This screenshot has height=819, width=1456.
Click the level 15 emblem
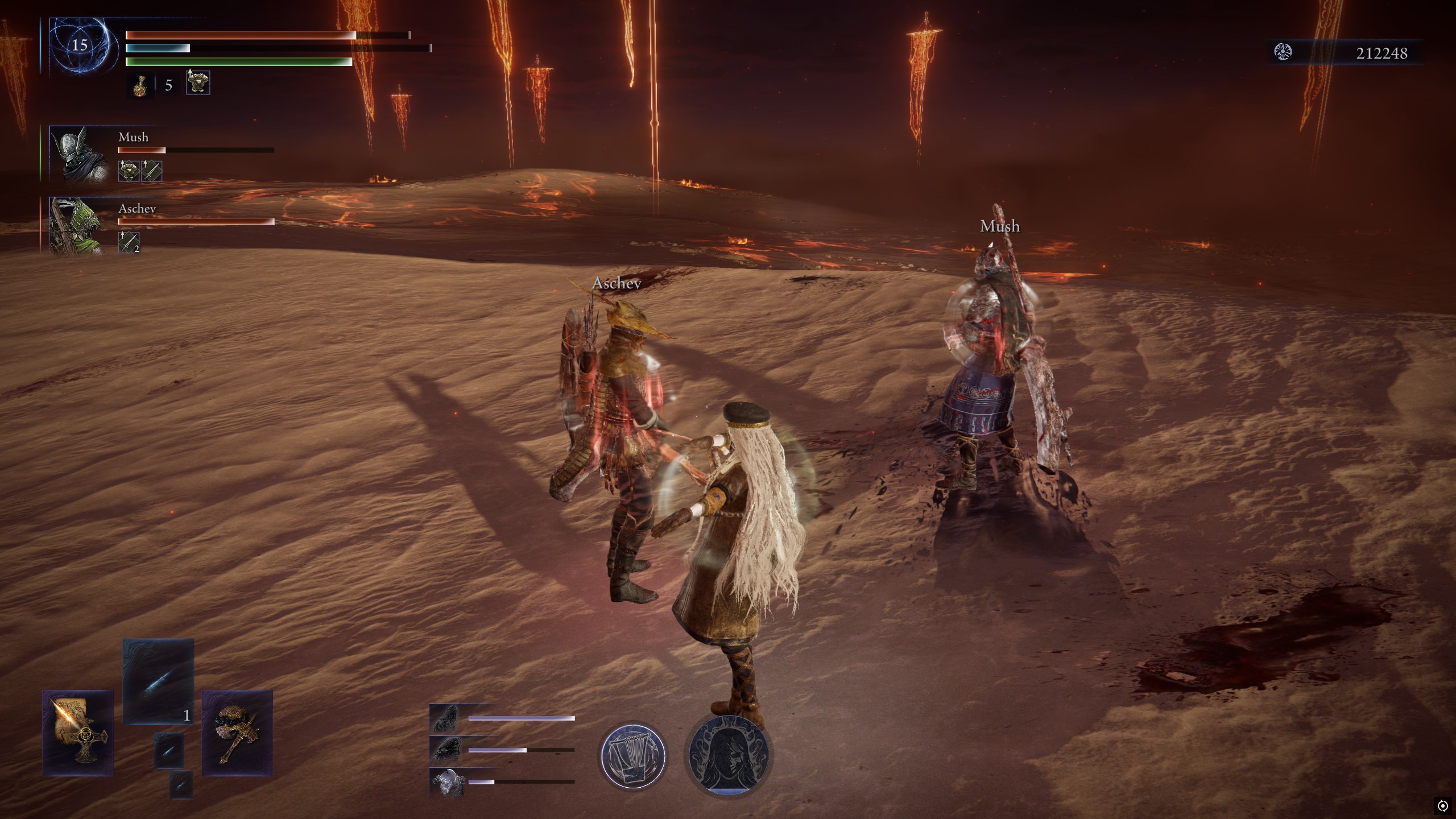[79, 45]
